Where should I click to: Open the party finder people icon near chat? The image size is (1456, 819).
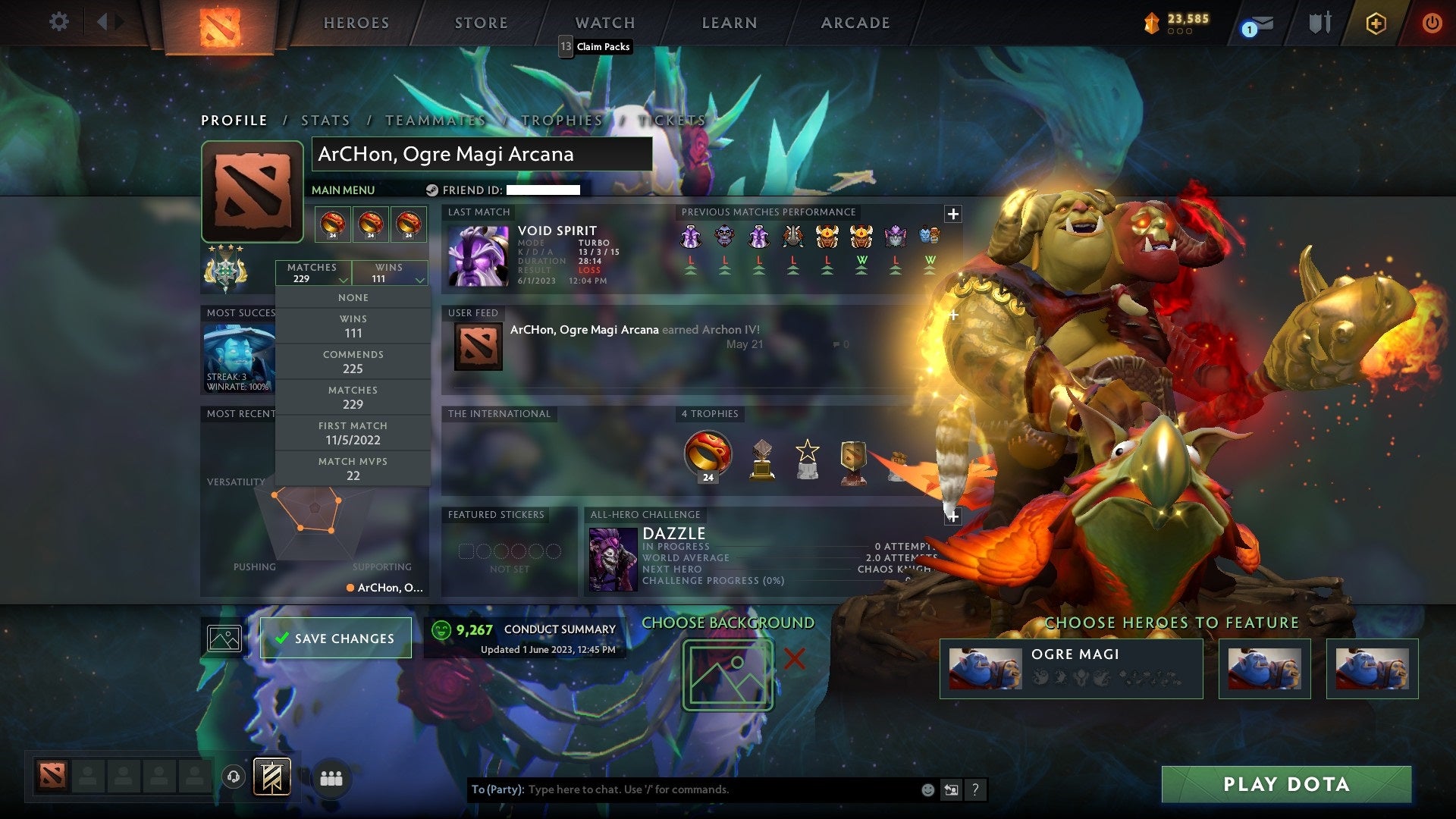pos(329,776)
